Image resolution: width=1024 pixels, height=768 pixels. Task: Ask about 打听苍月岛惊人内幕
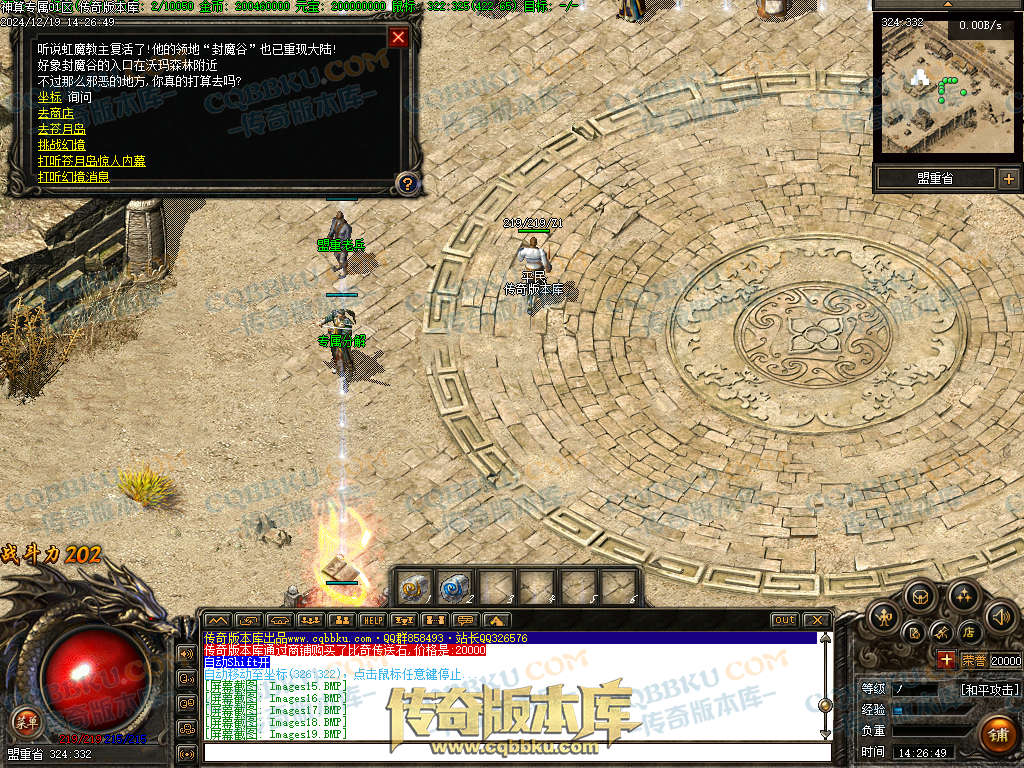point(91,161)
